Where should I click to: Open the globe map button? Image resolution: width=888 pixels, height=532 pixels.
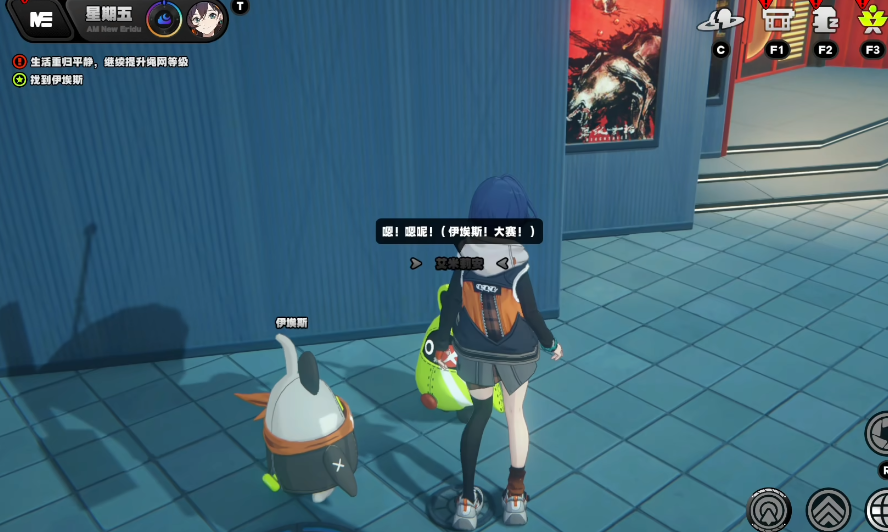(x=879, y=509)
